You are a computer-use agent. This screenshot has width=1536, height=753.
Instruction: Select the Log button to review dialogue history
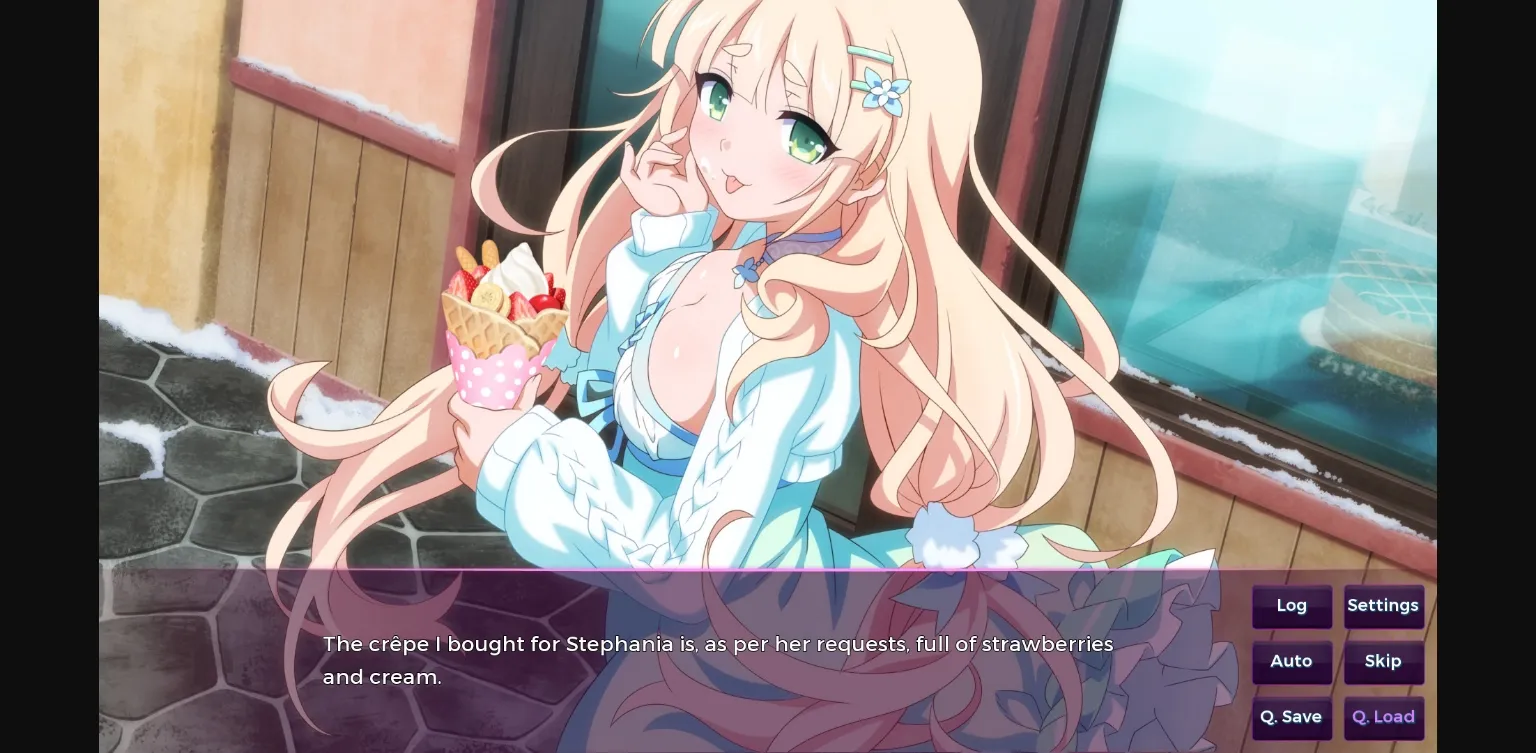[1292, 606]
